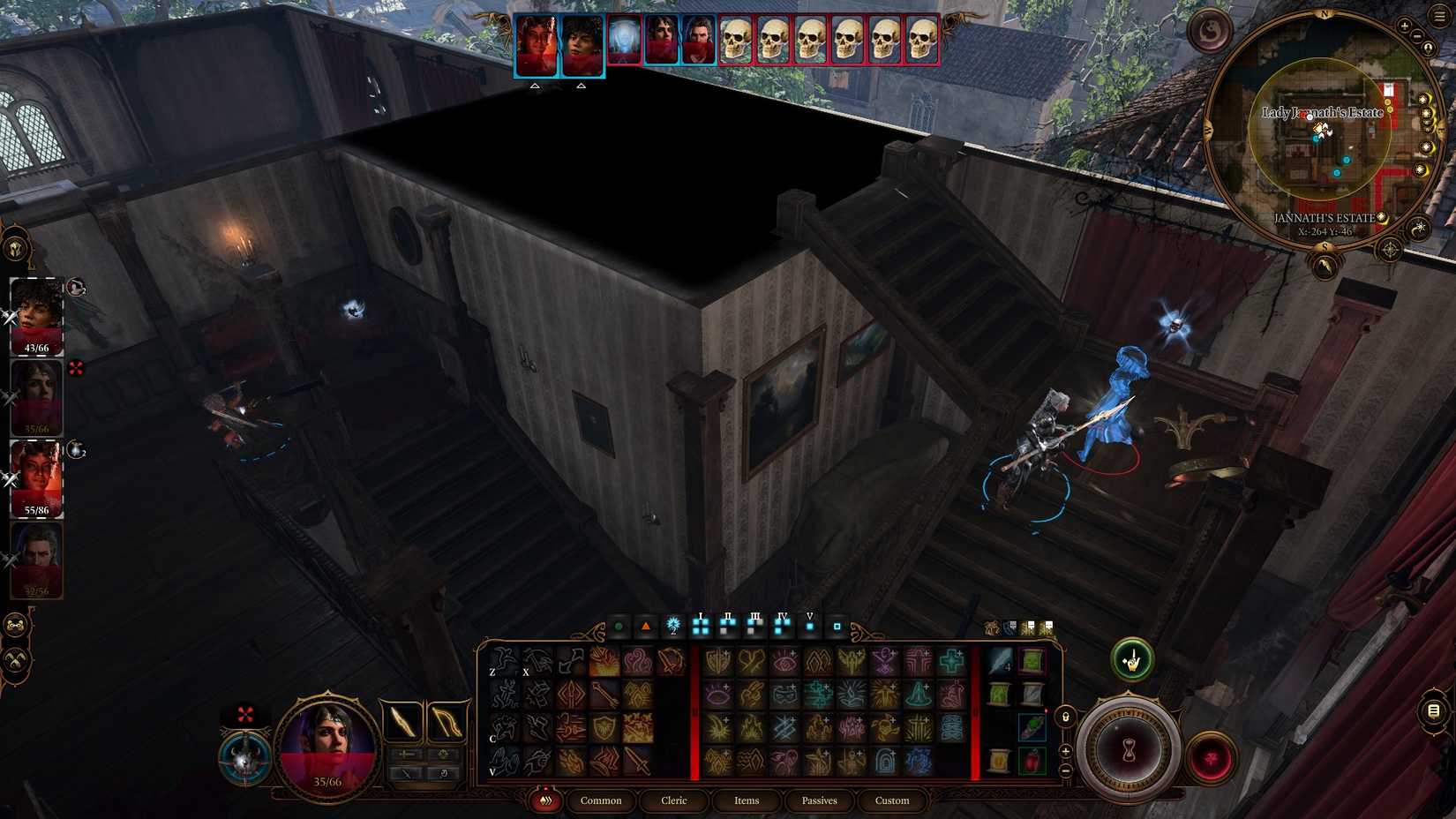Viewport: 1456px width, 819px height.
Task: Select the ranged weapon slot icon
Action: click(445, 721)
